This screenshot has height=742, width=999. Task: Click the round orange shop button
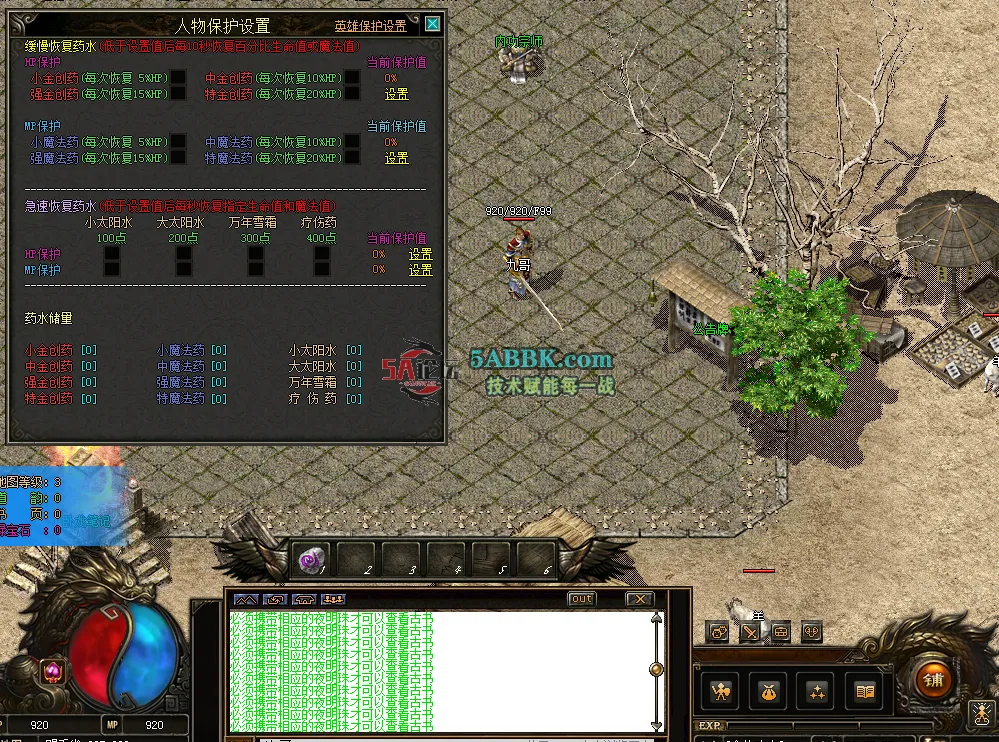click(933, 680)
